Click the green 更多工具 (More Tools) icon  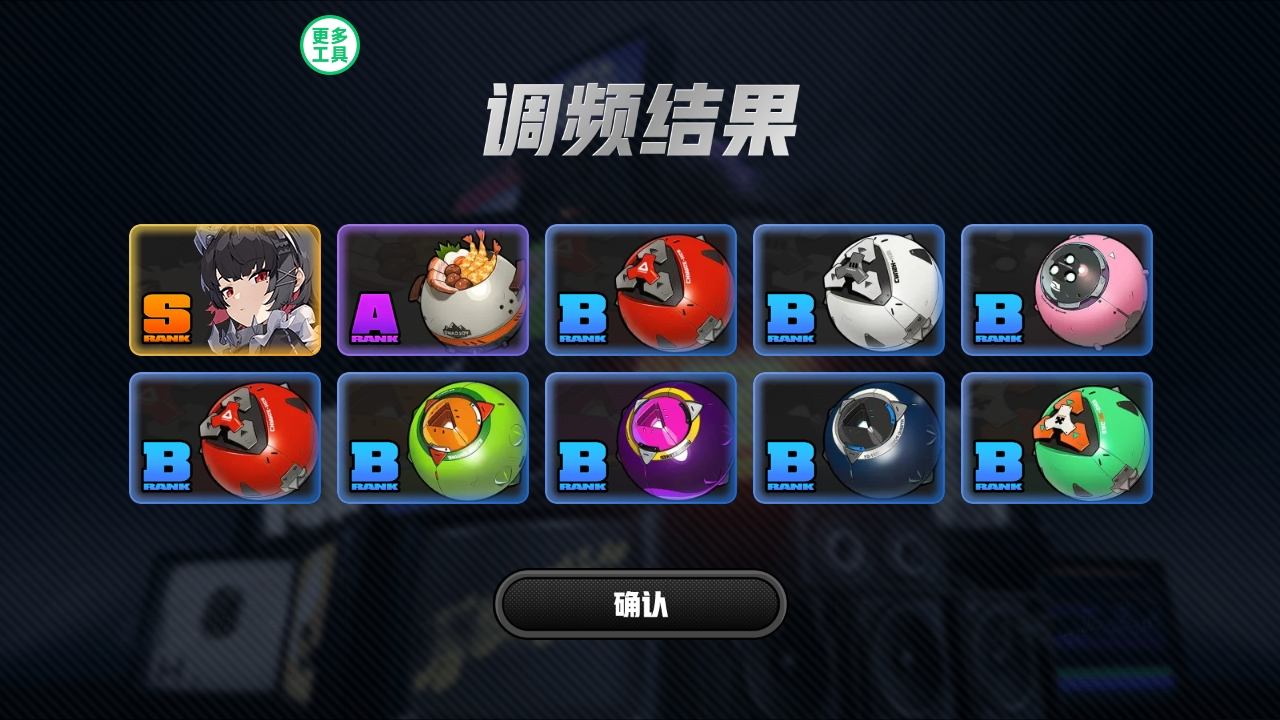click(330, 43)
